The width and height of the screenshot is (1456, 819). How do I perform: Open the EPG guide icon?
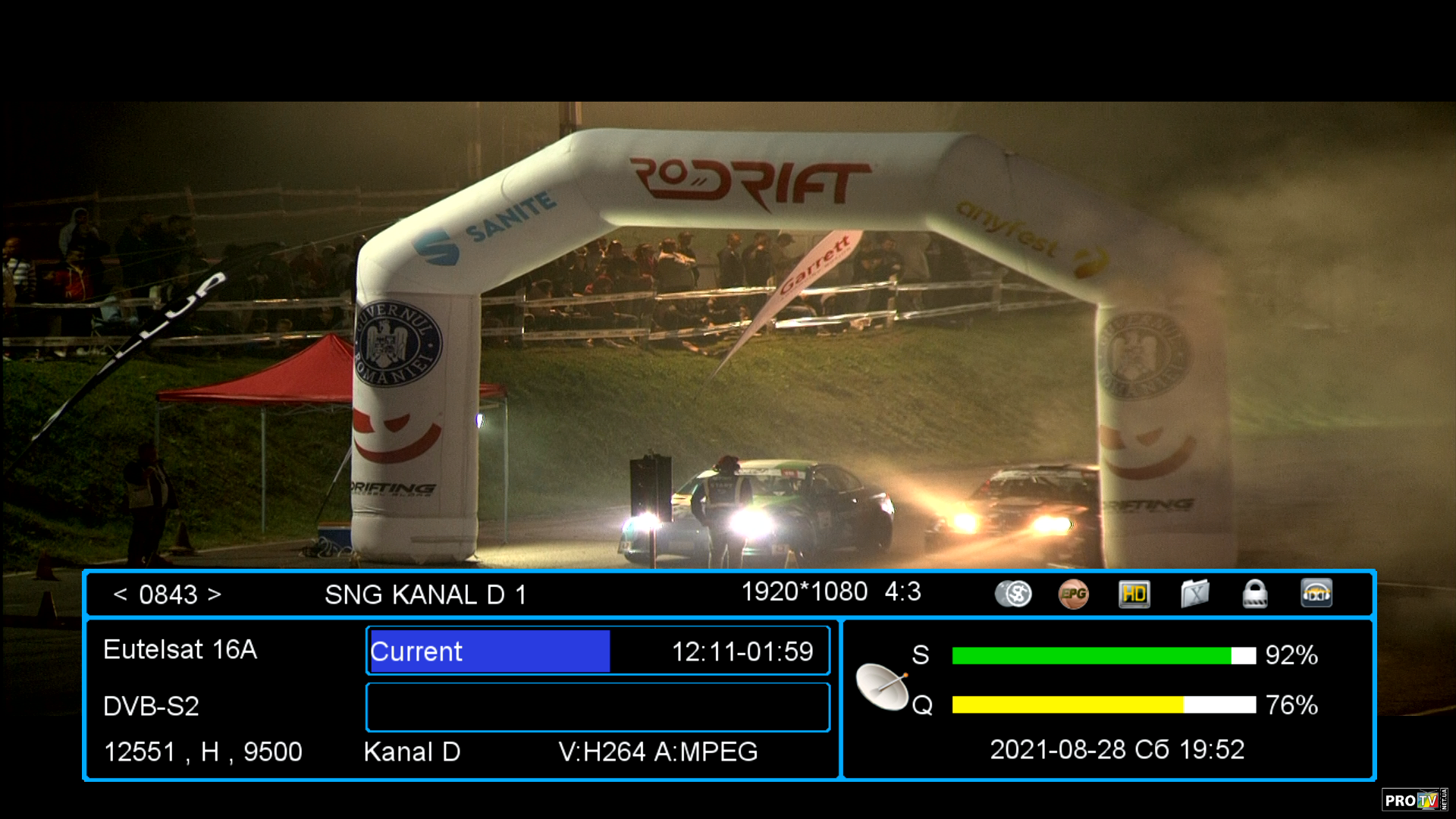[x=1073, y=594]
